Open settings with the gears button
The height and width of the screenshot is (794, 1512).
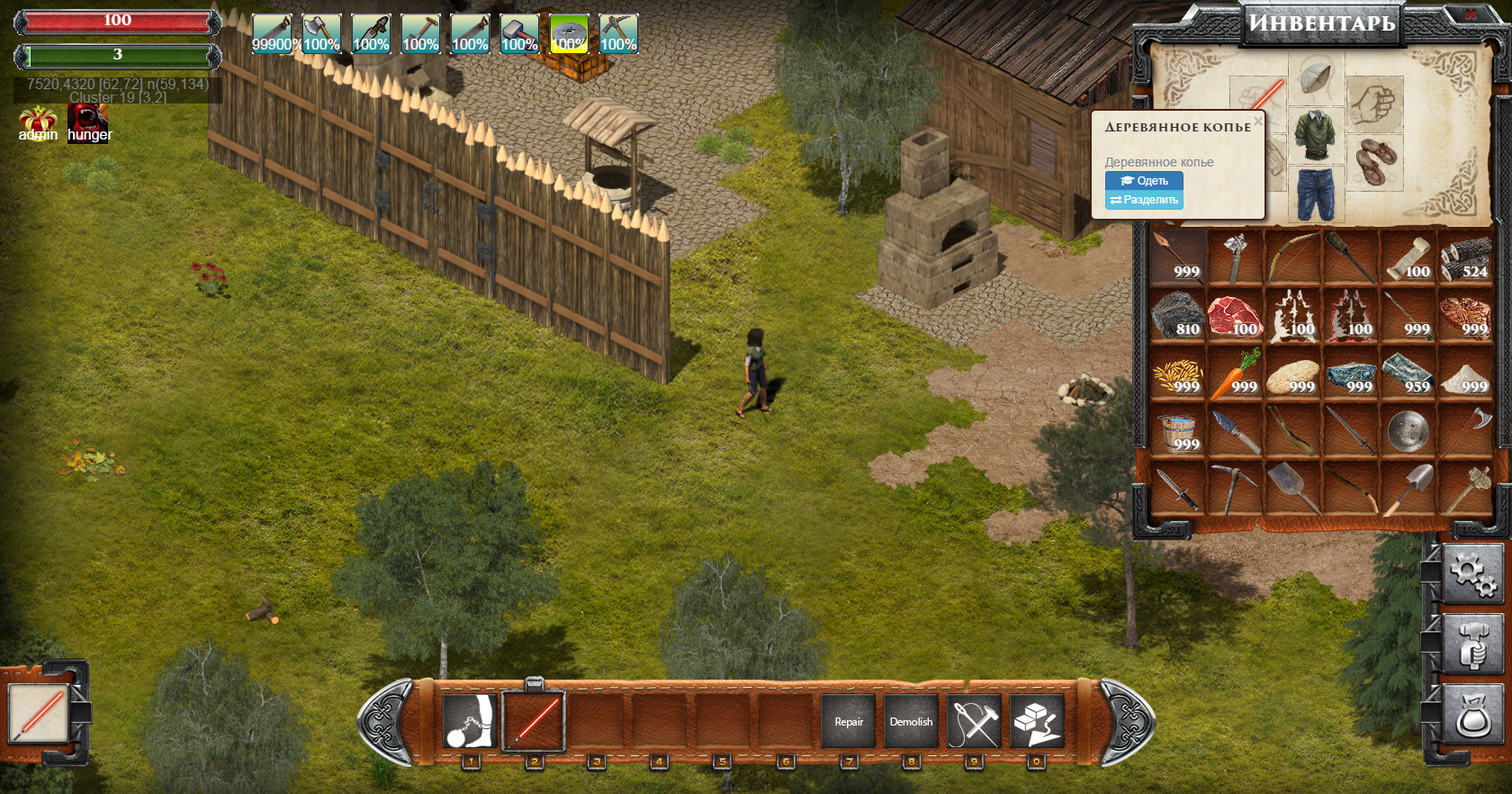click(x=1472, y=573)
